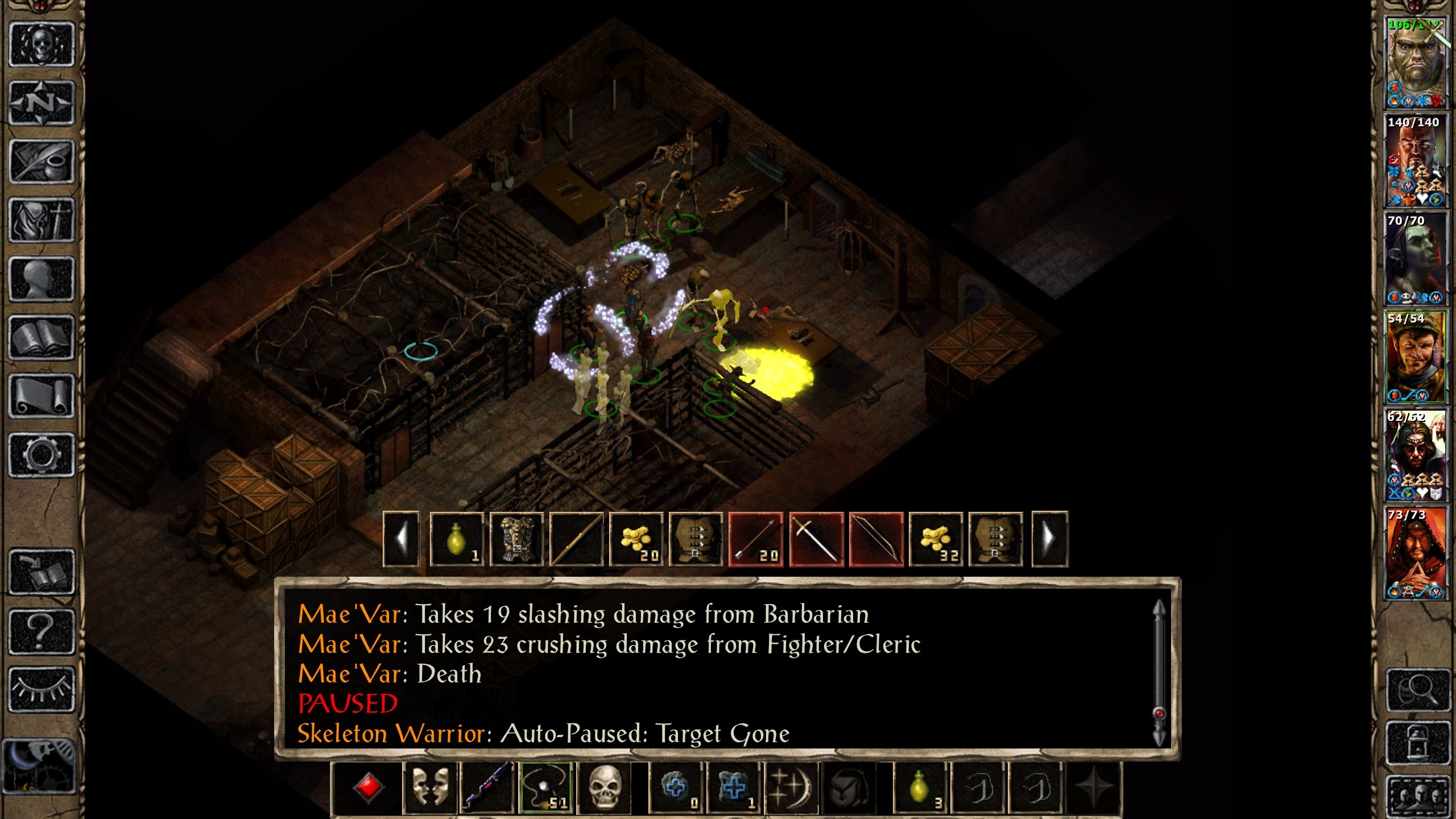Image resolution: width=1456 pixels, height=819 pixels.
Task: Toggle the magnifying glass button
Action: 1417,690
